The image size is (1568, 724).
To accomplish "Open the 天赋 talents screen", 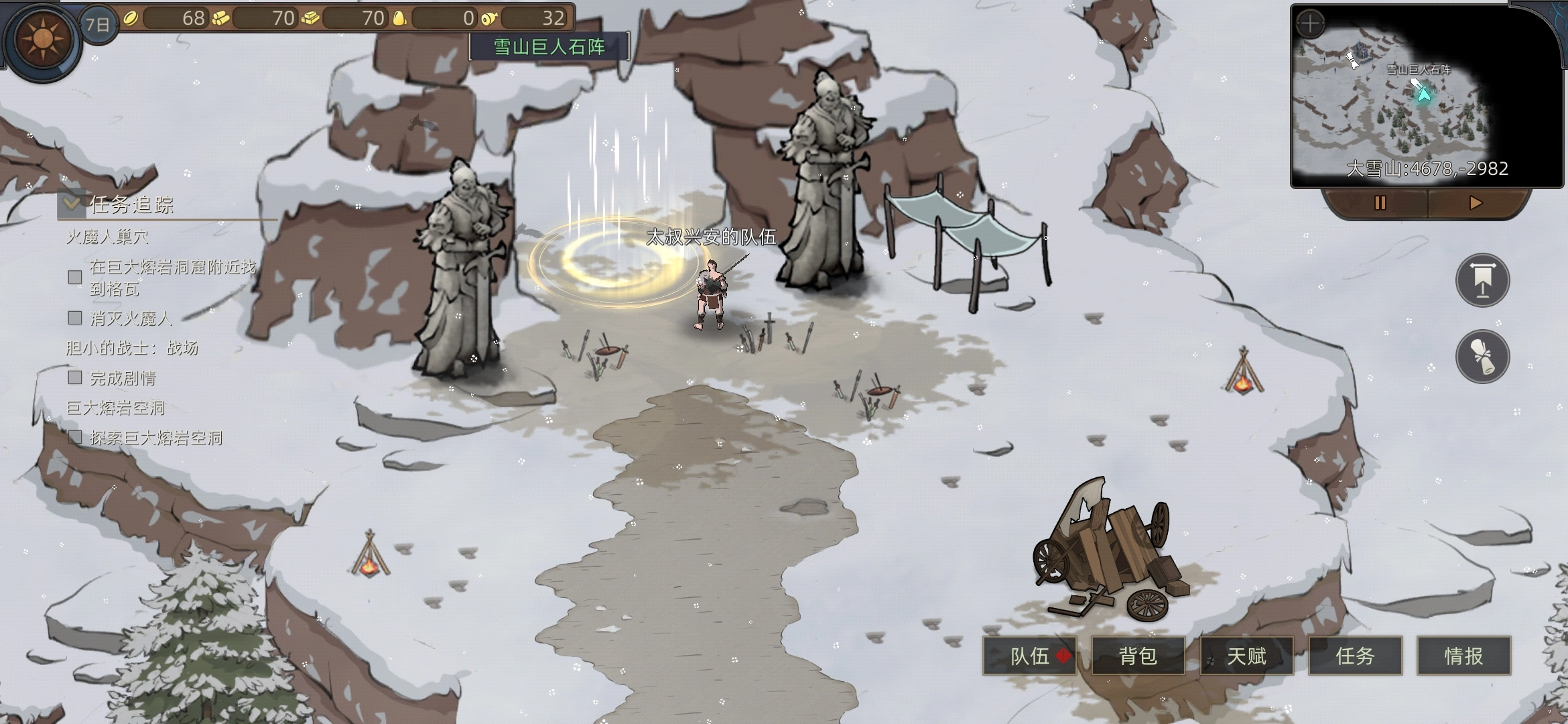I will coord(1246,656).
